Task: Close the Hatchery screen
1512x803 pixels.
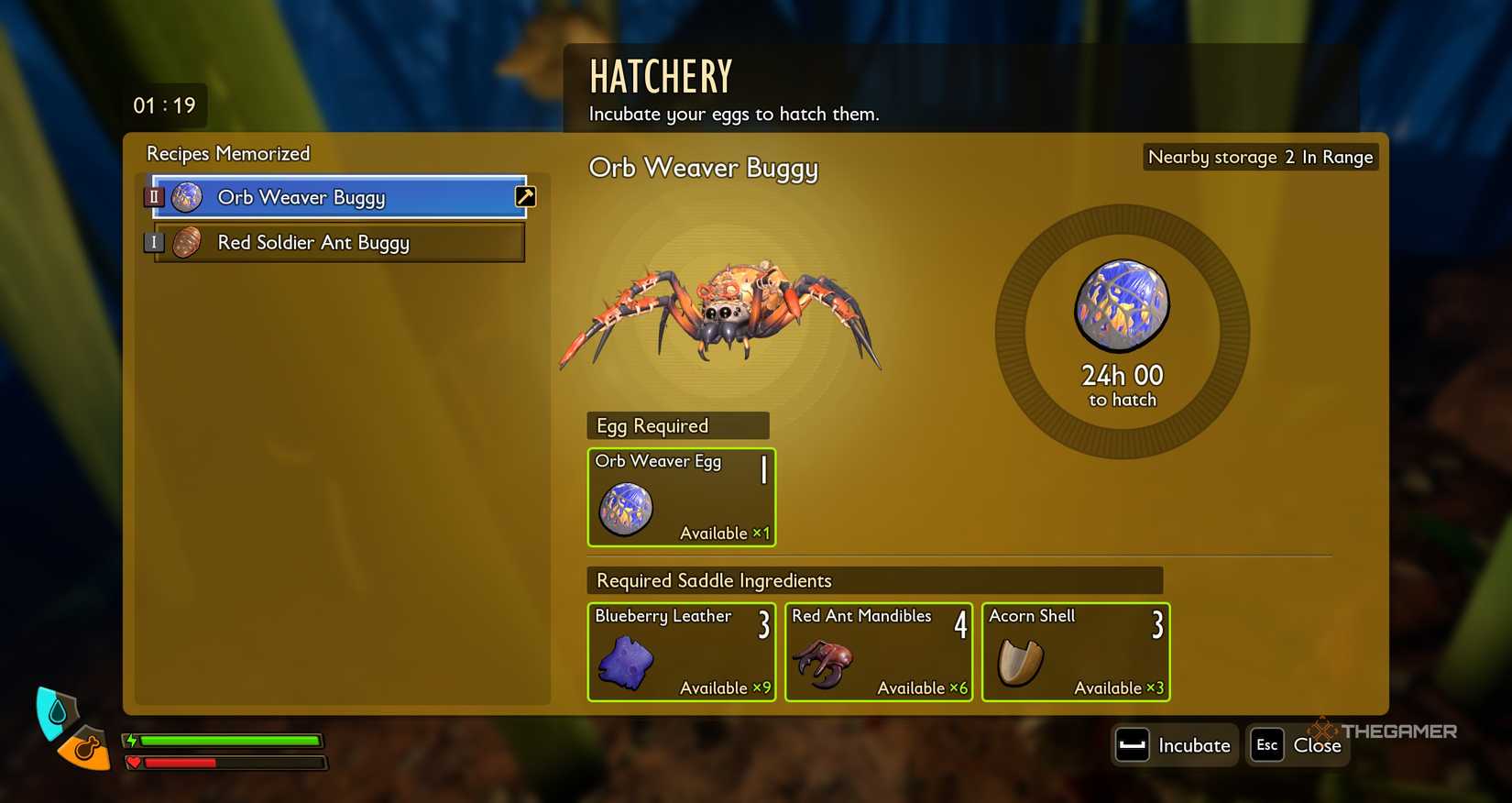Action: pyautogui.click(x=1317, y=745)
